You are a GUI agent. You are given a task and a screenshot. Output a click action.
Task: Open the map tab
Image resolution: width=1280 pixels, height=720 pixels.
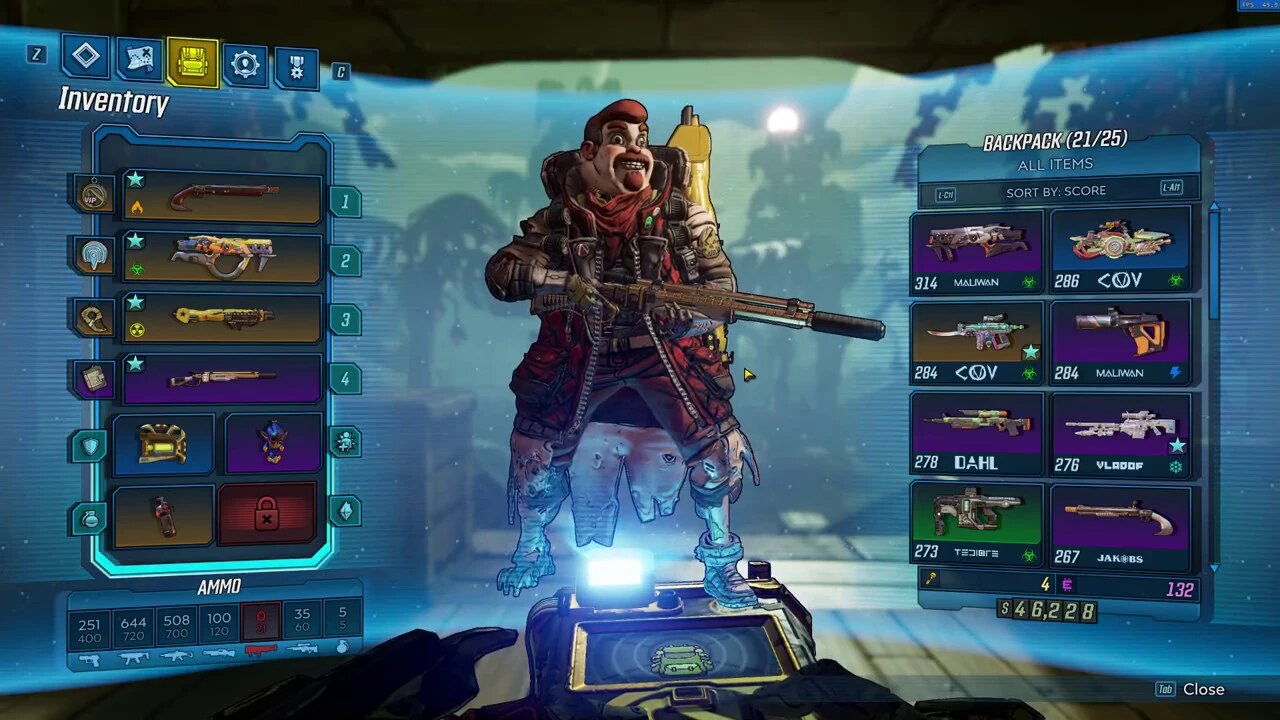pyautogui.click(x=140, y=60)
